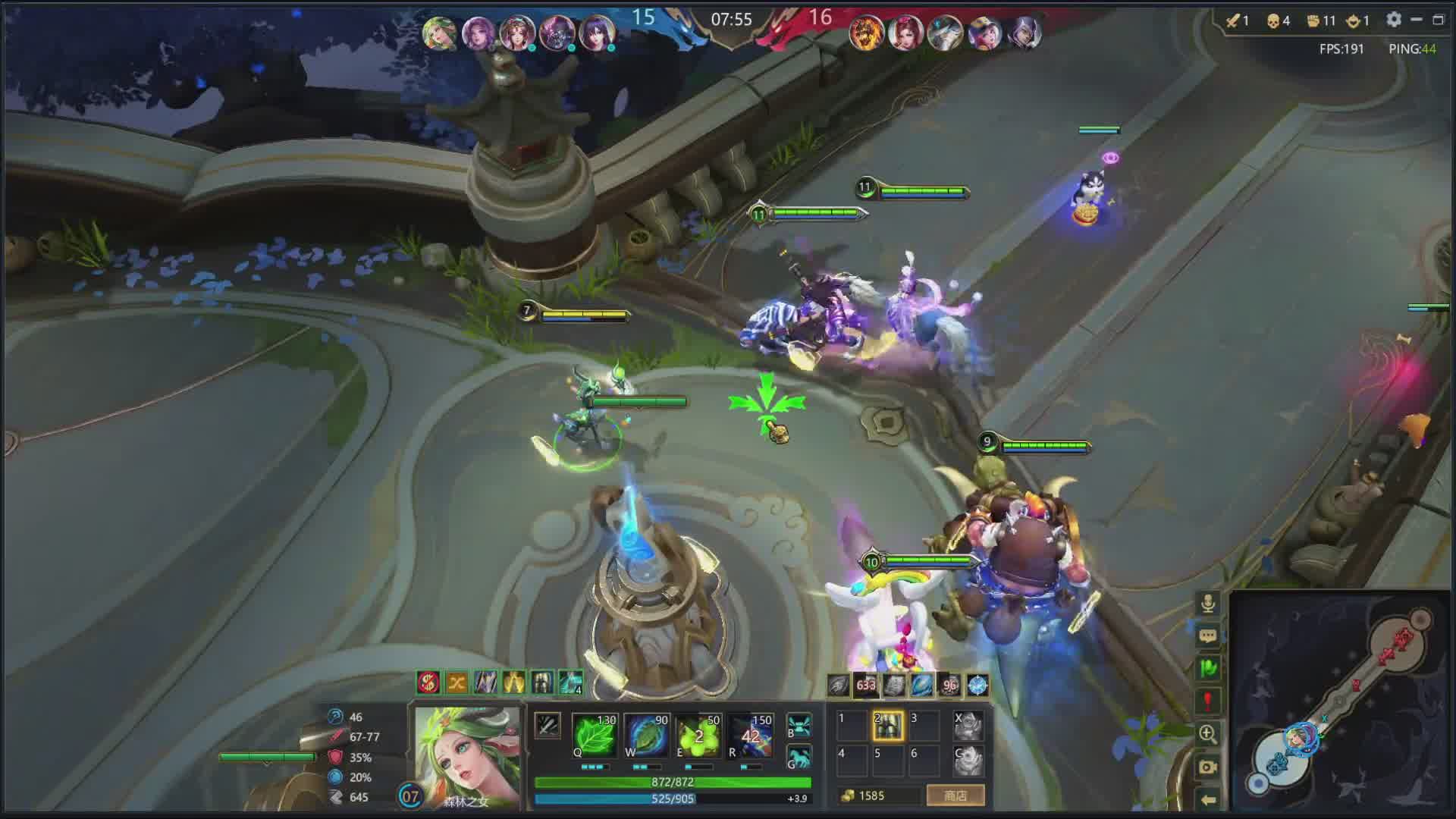The width and height of the screenshot is (1456, 819).
Task: Minimize the game window
Action: pyautogui.click(x=1417, y=20)
